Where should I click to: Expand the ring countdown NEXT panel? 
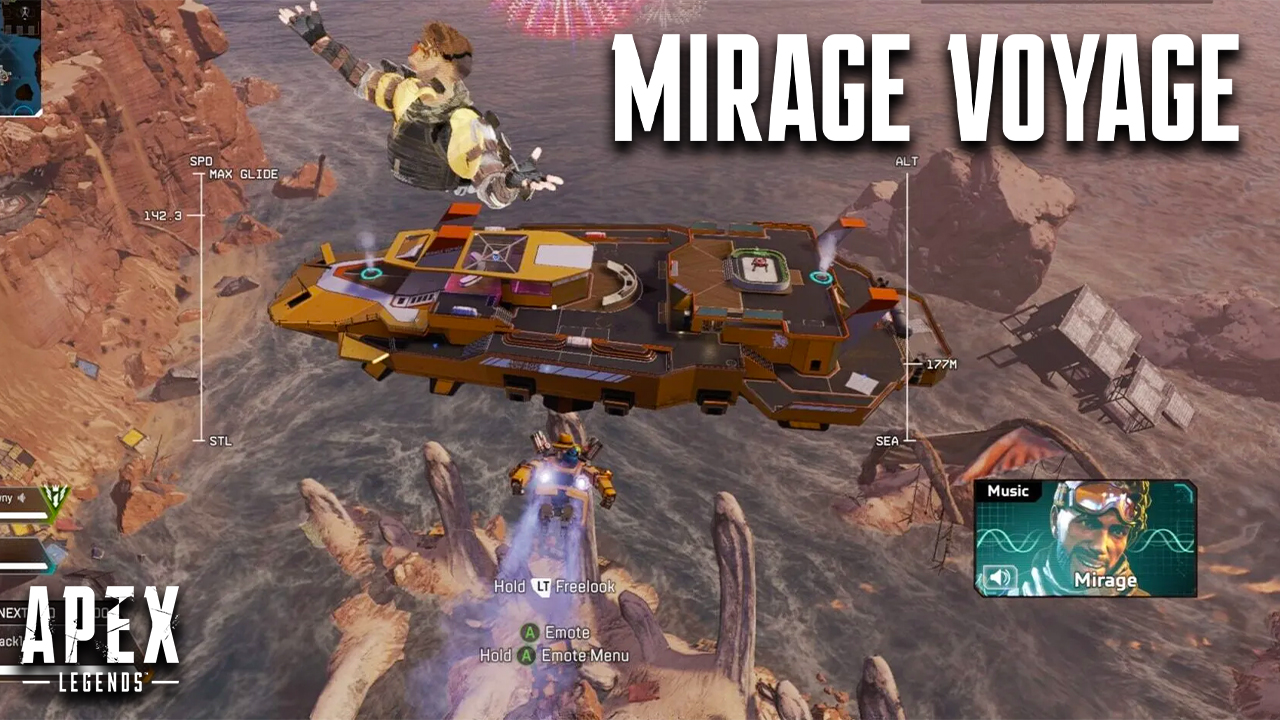point(40,612)
